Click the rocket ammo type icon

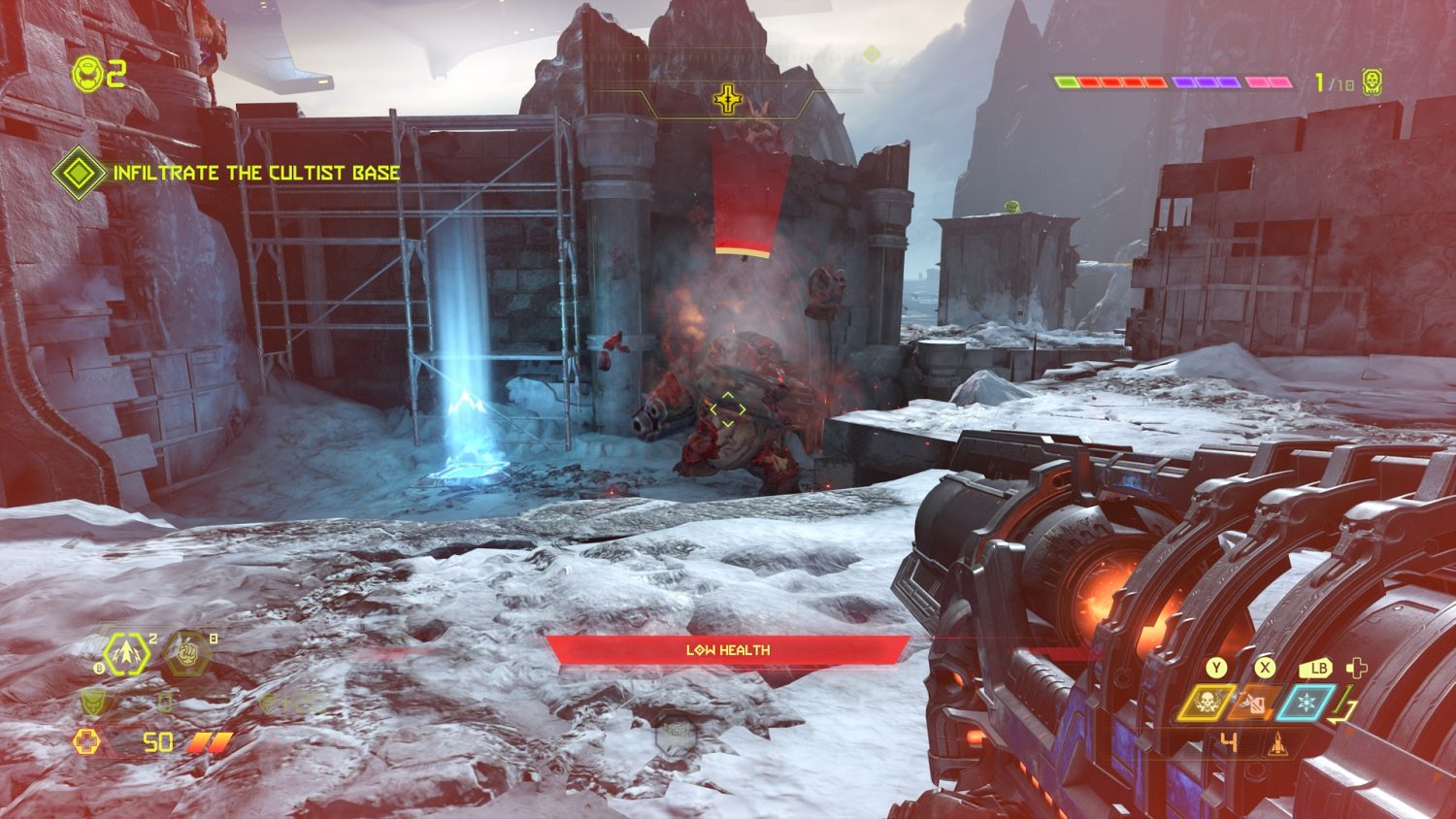(1277, 745)
